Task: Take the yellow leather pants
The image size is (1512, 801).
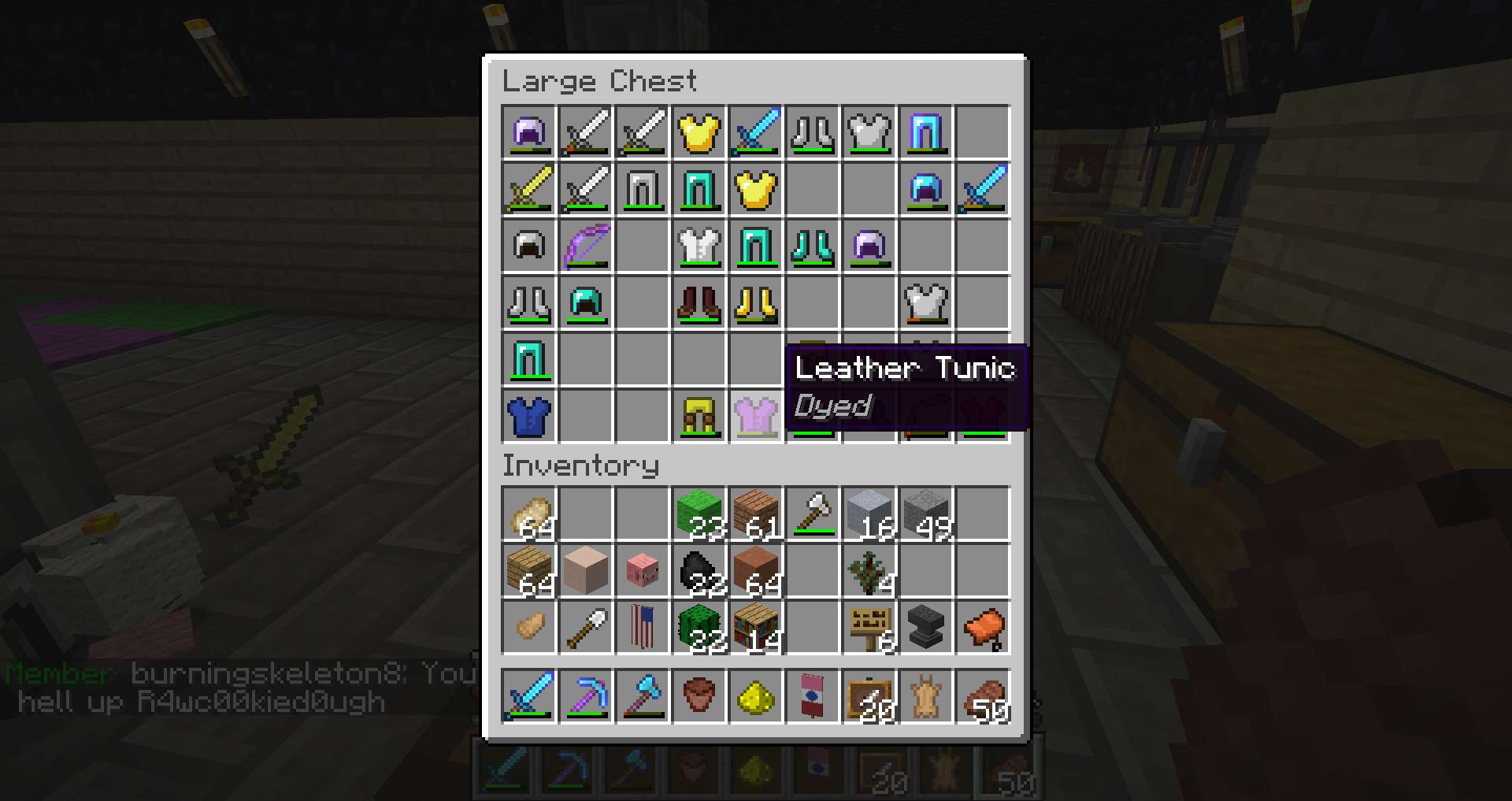Action: pyautogui.click(x=699, y=416)
